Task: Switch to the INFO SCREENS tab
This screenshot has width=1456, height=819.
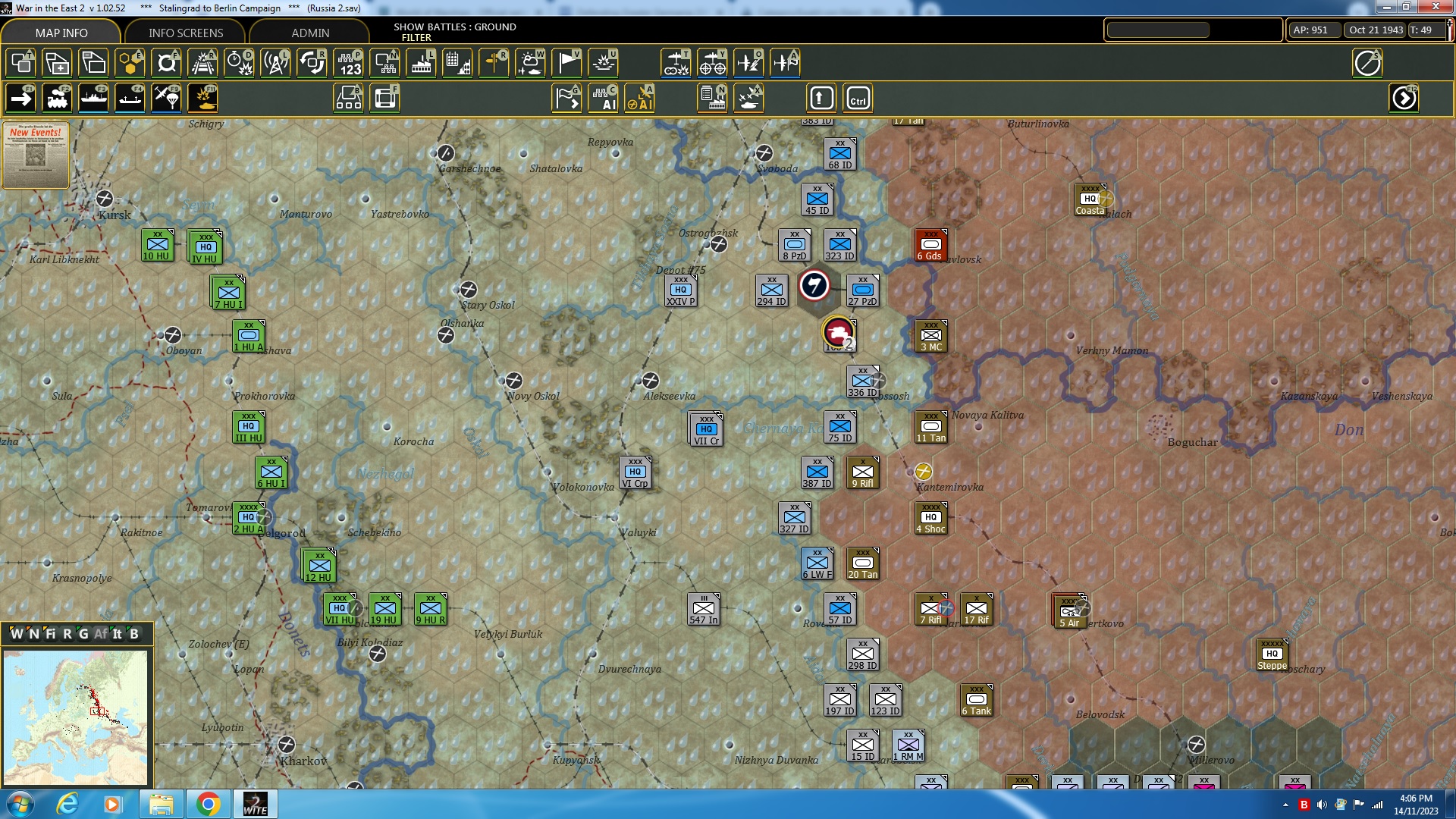Action: [185, 33]
